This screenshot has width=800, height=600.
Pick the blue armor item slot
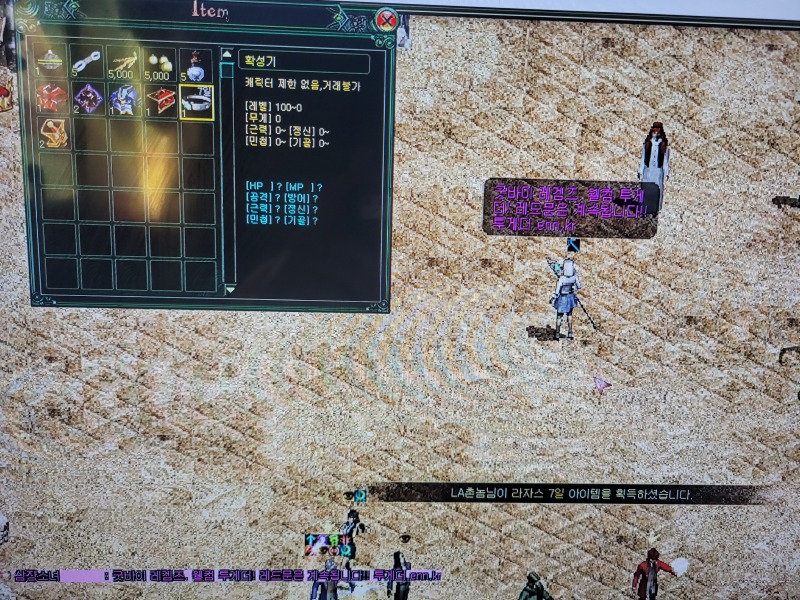click(123, 99)
